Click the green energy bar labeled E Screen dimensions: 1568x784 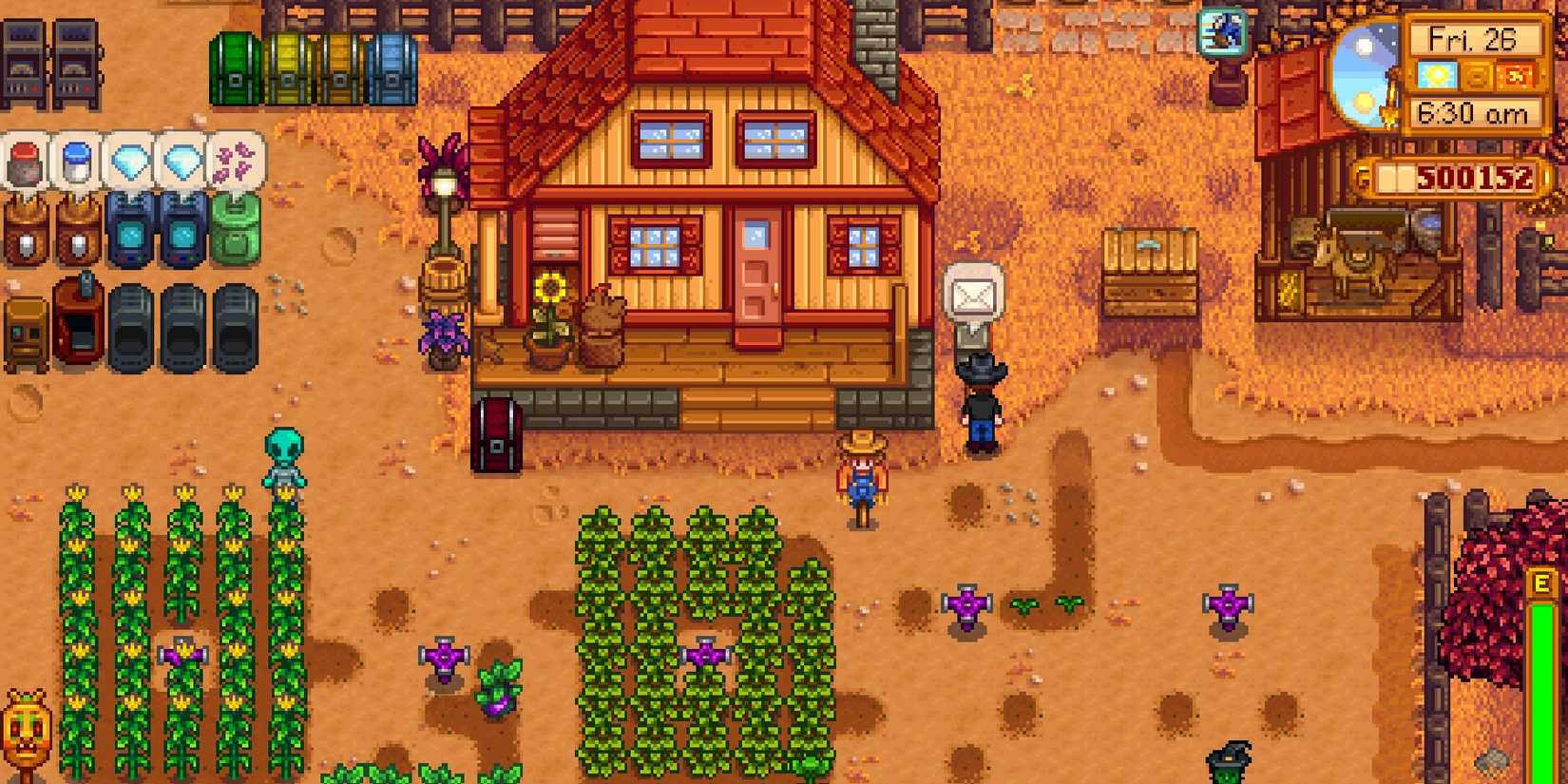point(1543,665)
